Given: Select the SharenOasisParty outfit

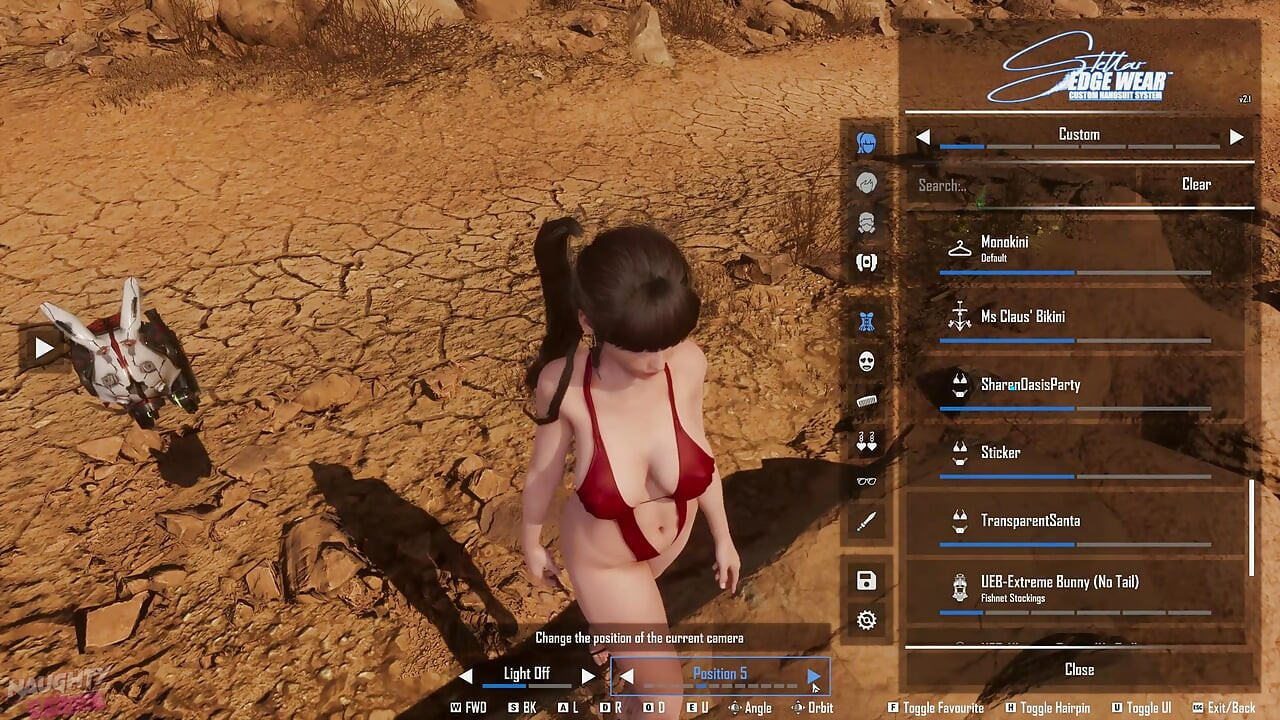Looking at the screenshot, I should (1075, 385).
